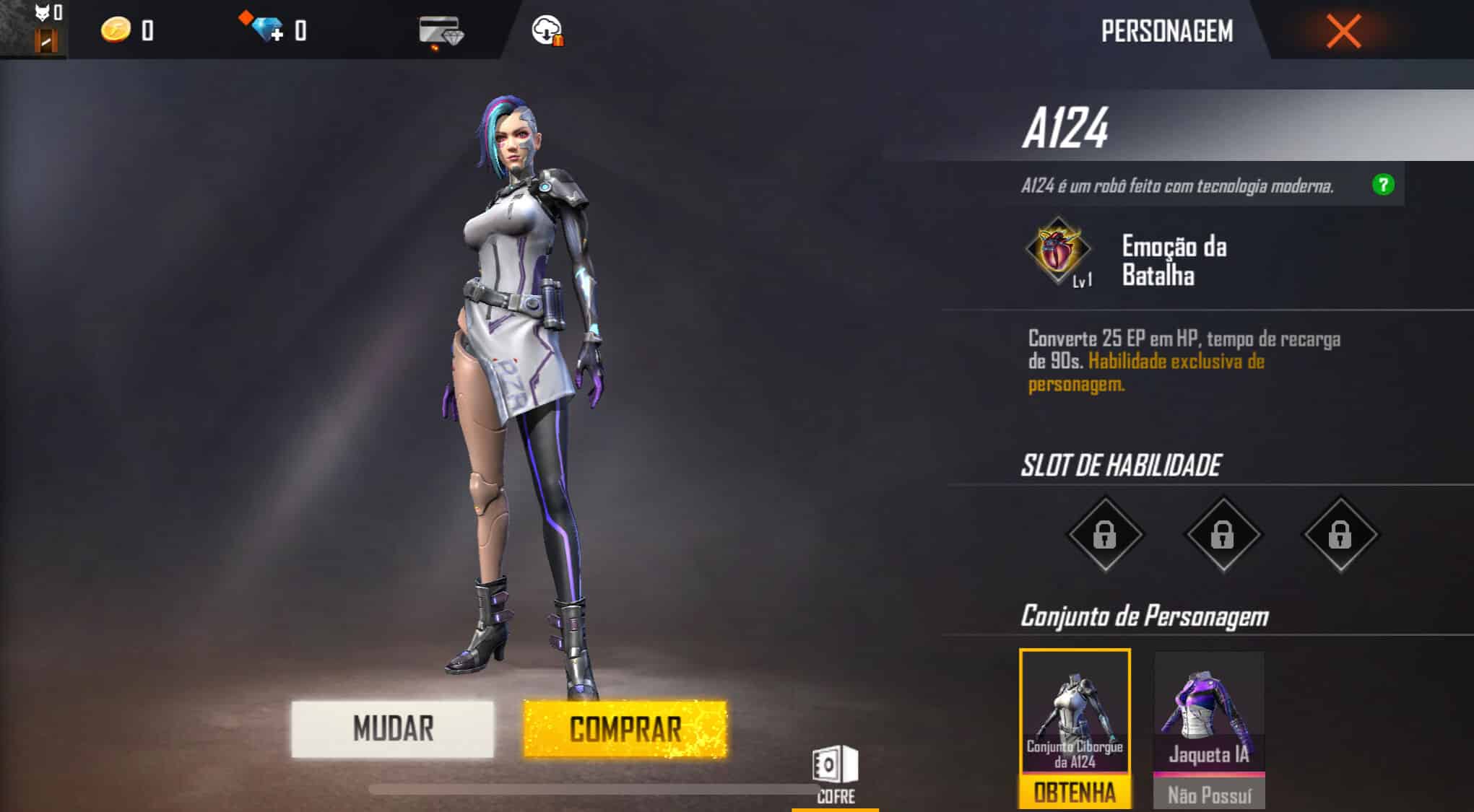1474x812 pixels.
Task: Select the Conjunto Ciborgue da A124 outfit
Action: [x=1075, y=704]
